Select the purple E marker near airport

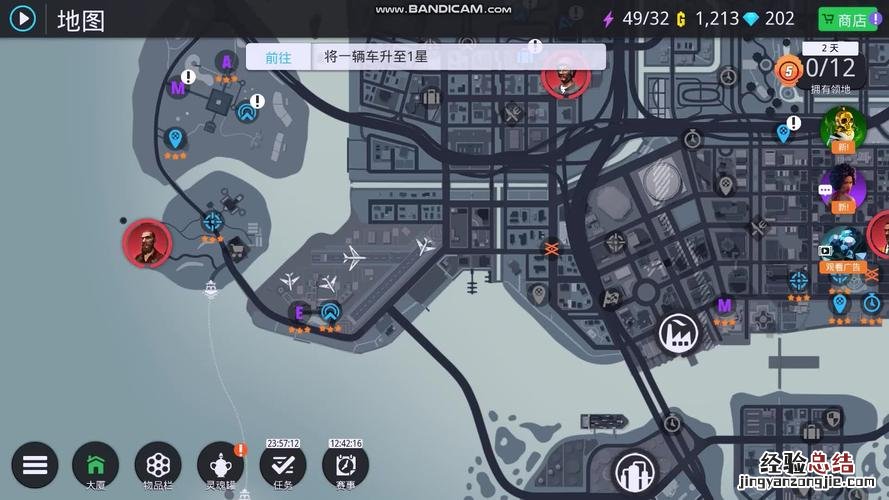298,312
